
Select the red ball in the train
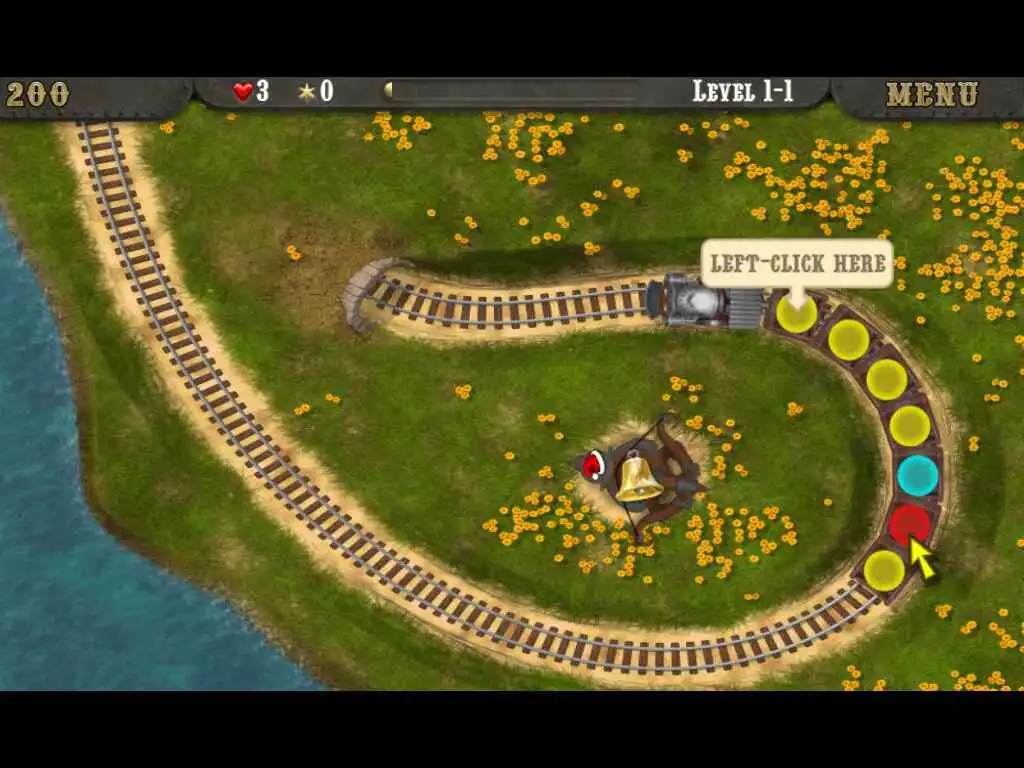909,523
